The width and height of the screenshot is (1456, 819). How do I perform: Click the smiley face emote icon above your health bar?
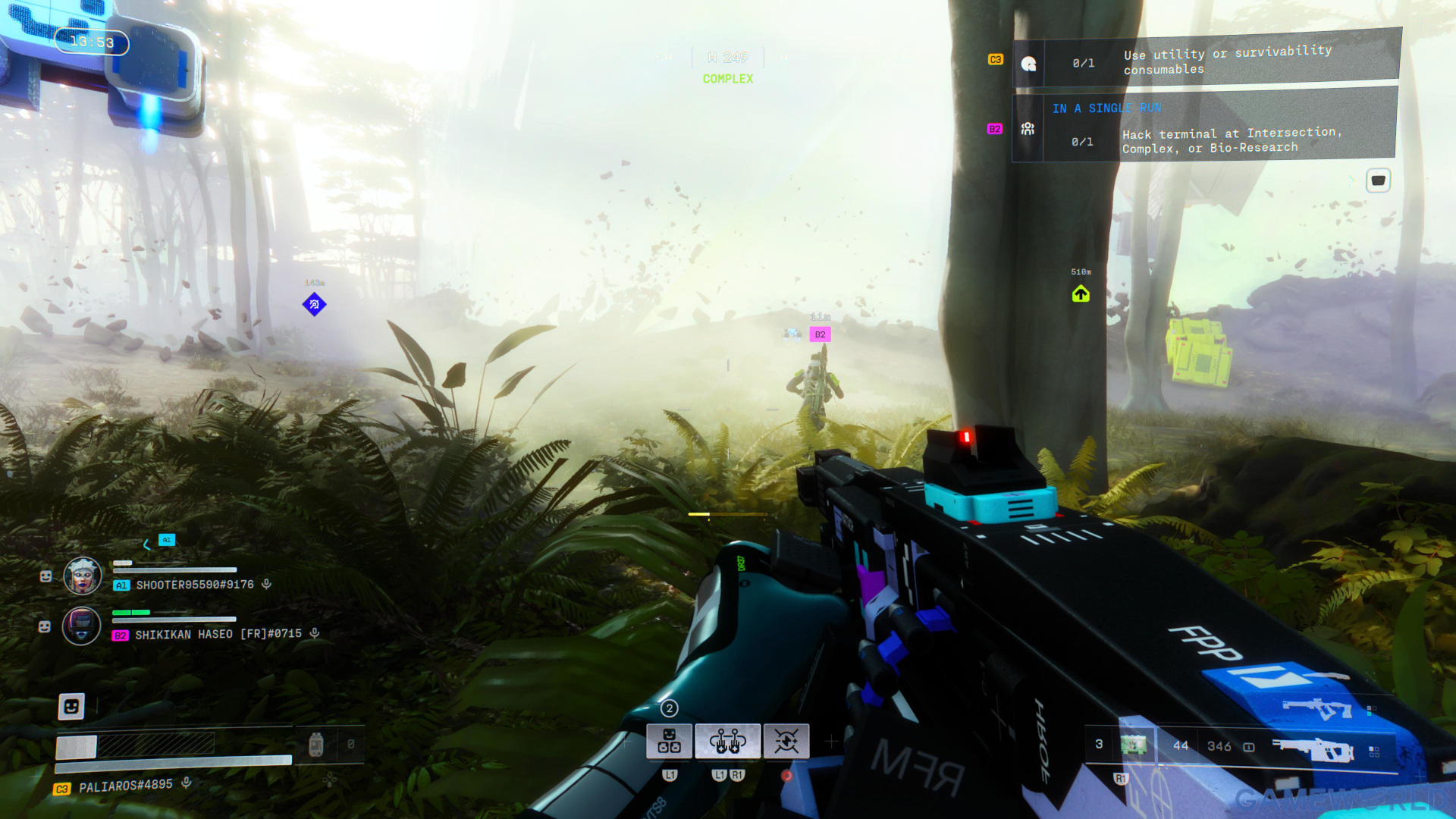tap(71, 707)
